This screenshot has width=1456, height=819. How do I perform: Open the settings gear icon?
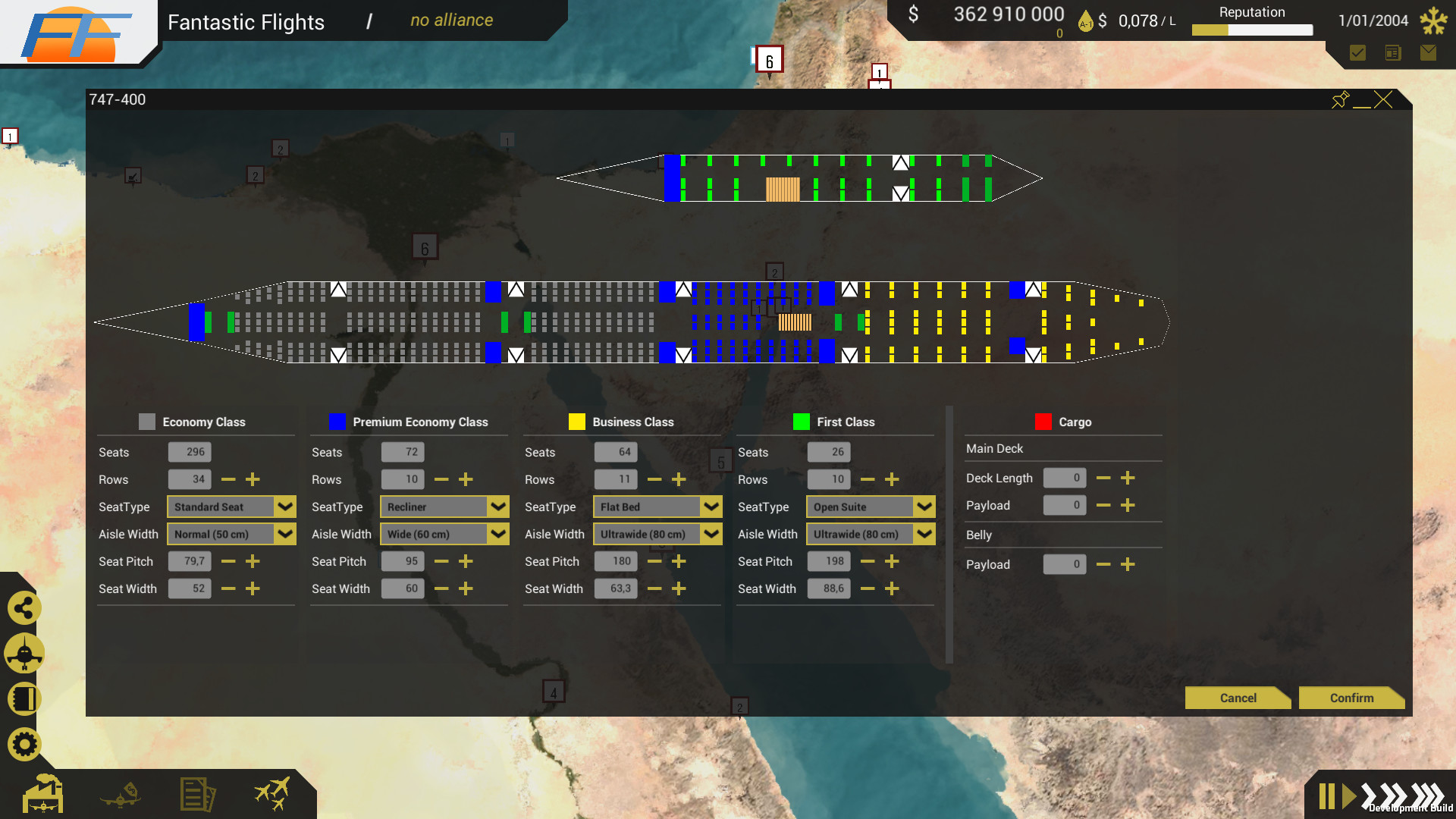pos(24,744)
